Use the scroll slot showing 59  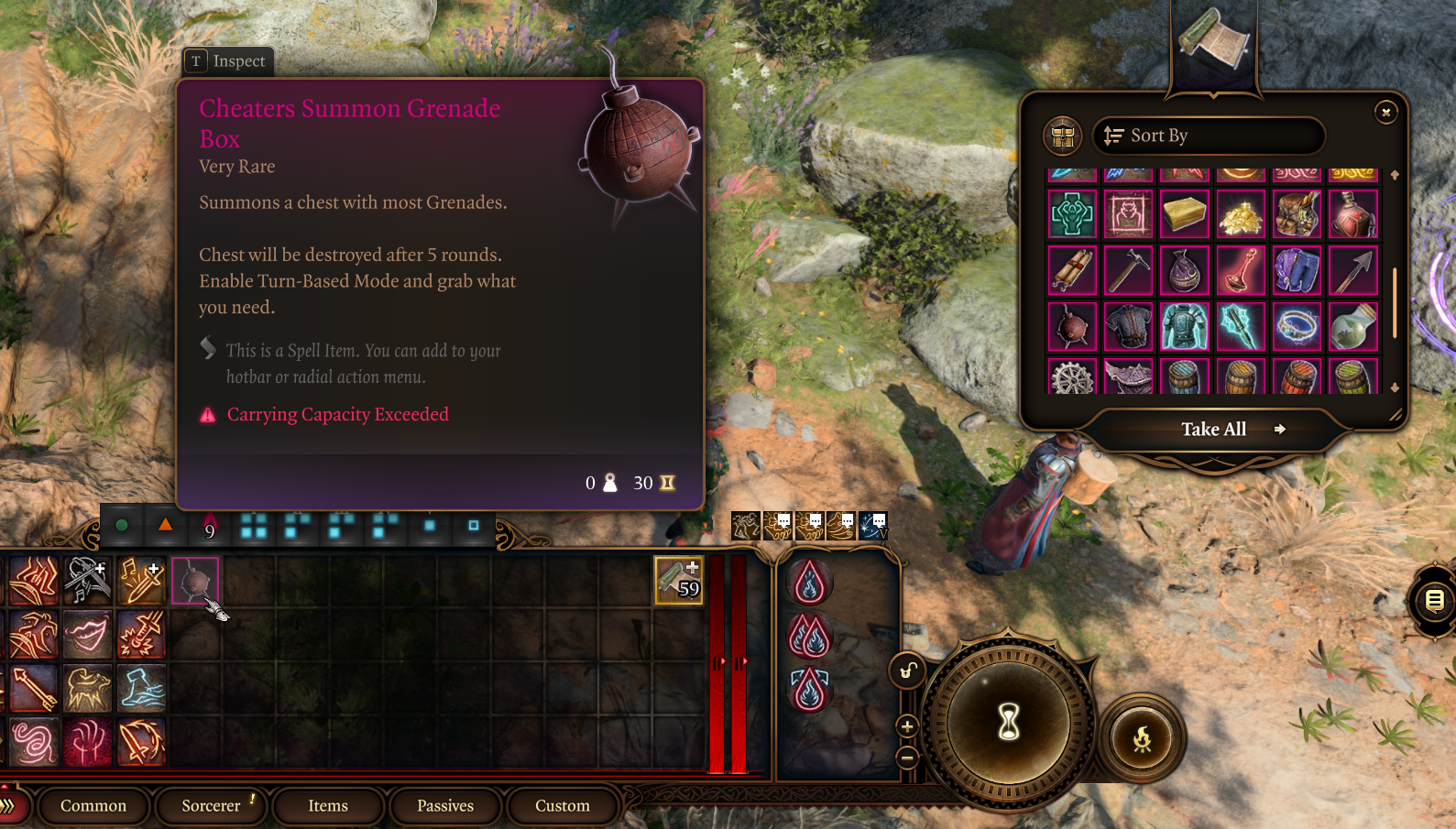tap(678, 581)
